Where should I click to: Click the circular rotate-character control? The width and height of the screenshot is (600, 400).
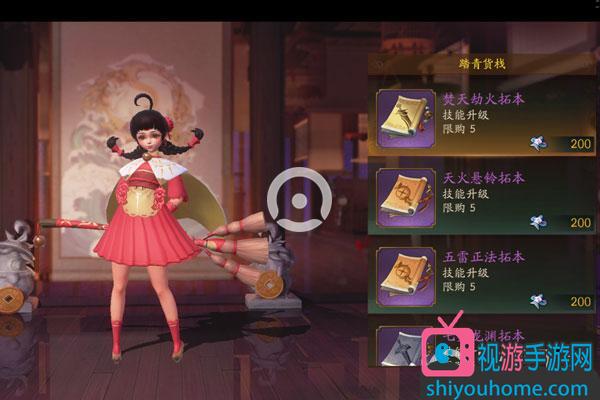point(301,197)
